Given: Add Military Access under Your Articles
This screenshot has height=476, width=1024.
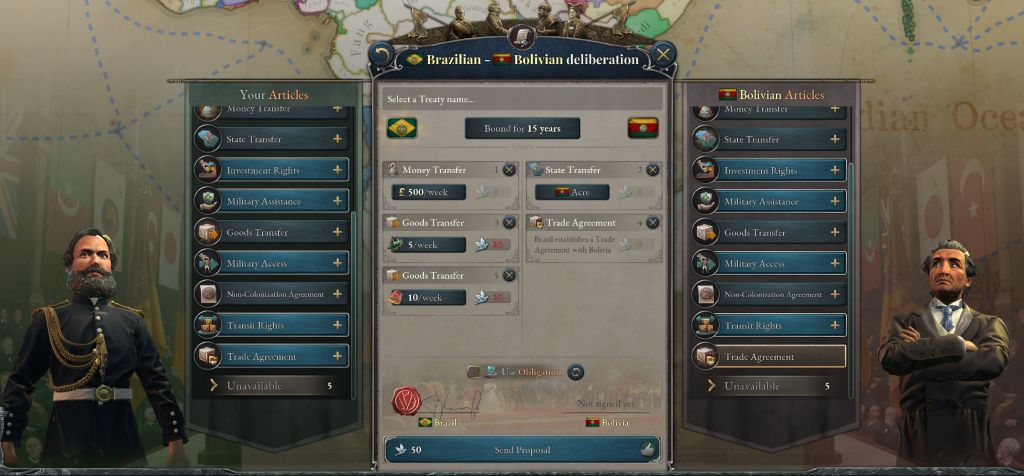Looking at the screenshot, I should click(337, 263).
